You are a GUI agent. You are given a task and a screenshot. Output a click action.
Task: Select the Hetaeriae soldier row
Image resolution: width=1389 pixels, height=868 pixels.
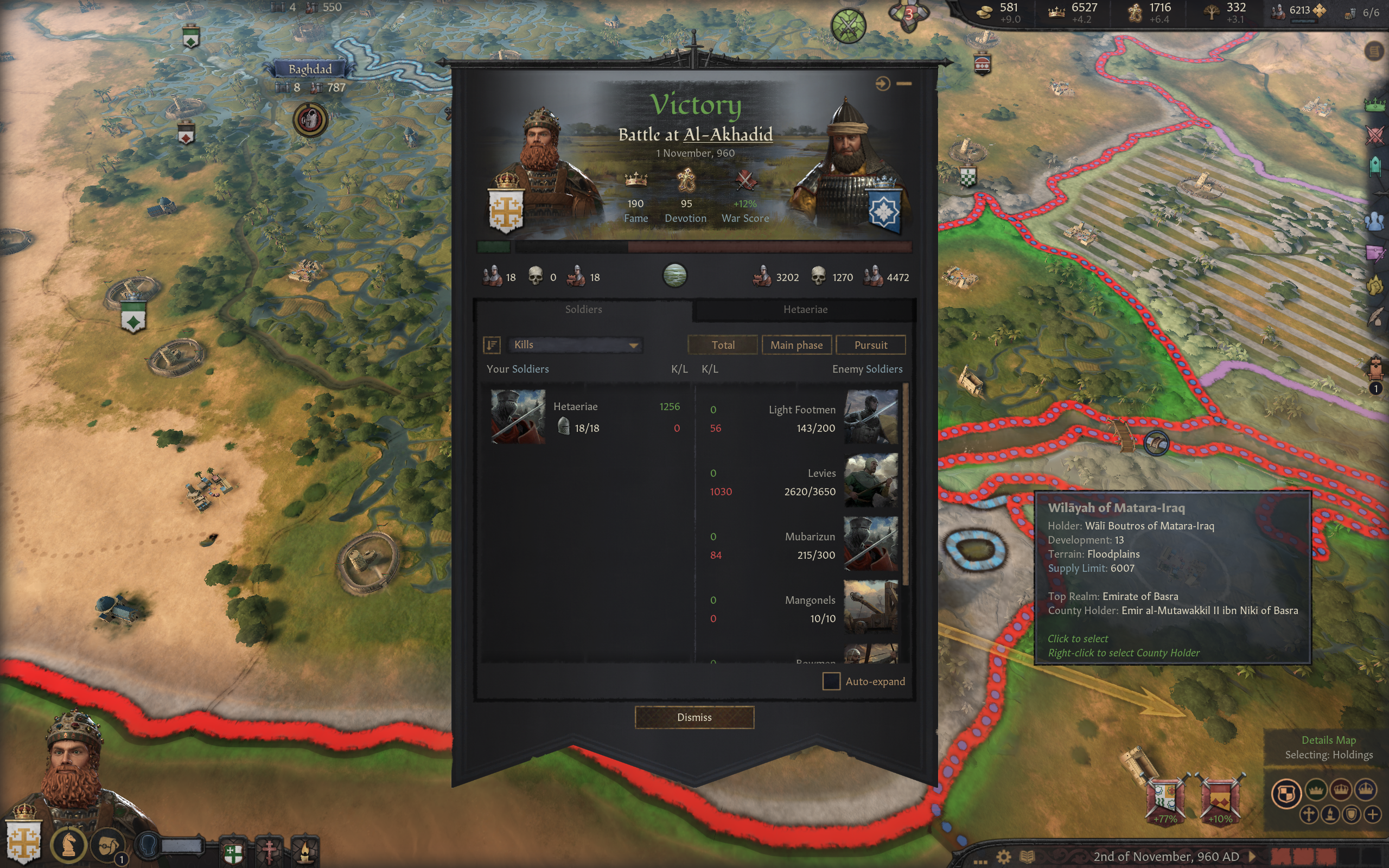pos(585,417)
